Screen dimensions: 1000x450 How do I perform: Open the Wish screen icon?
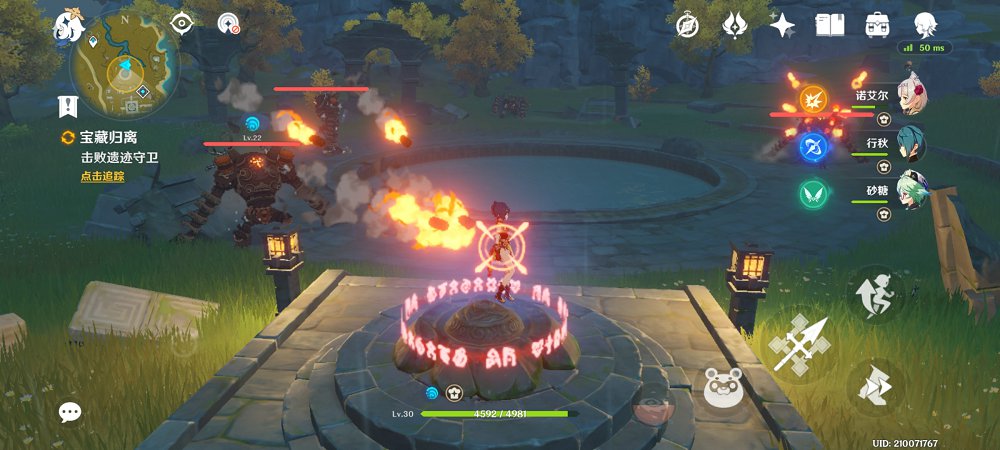(x=736, y=24)
